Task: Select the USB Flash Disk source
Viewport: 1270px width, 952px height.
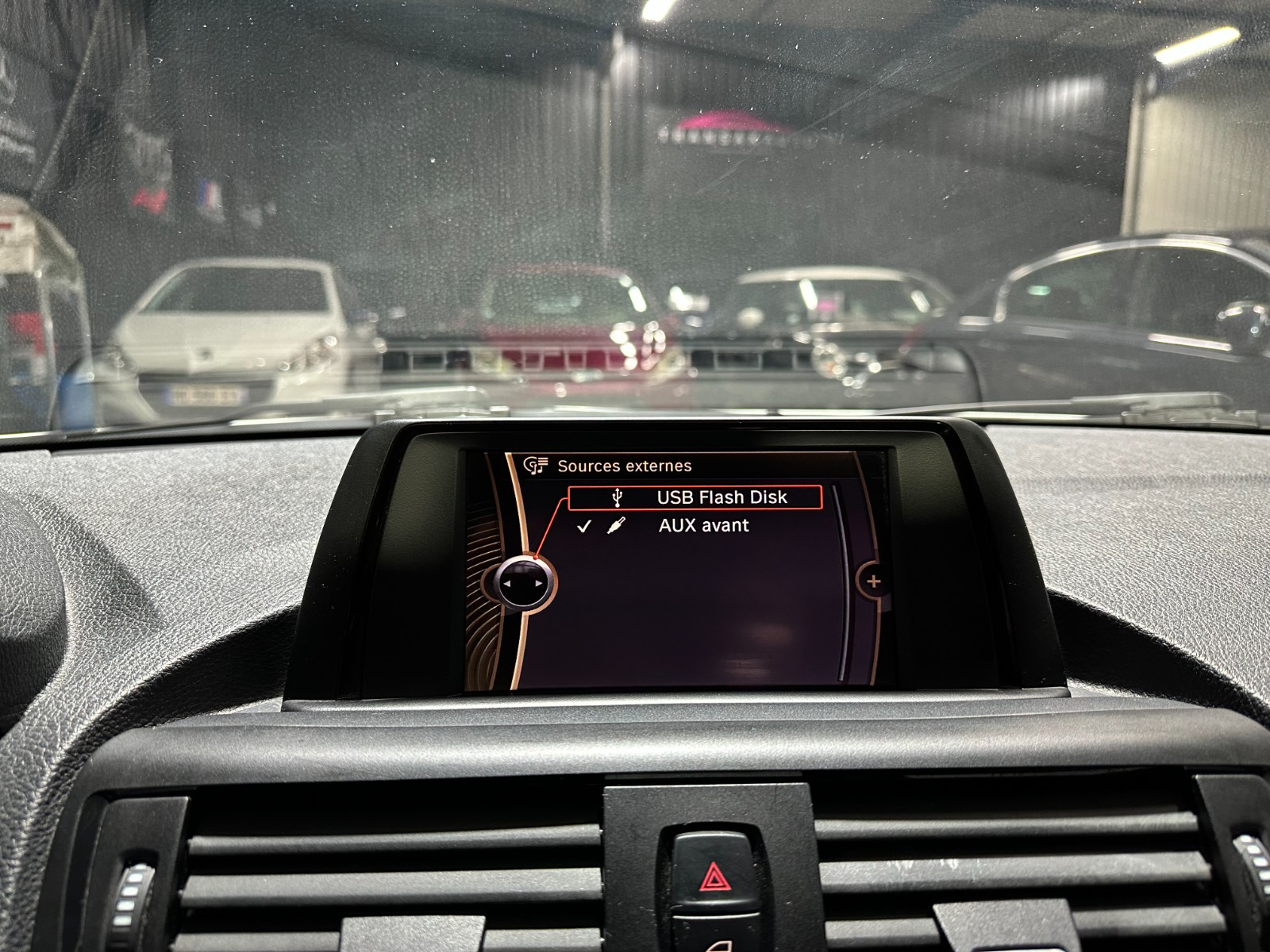Action: pyautogui.click(x=695, y=497)
